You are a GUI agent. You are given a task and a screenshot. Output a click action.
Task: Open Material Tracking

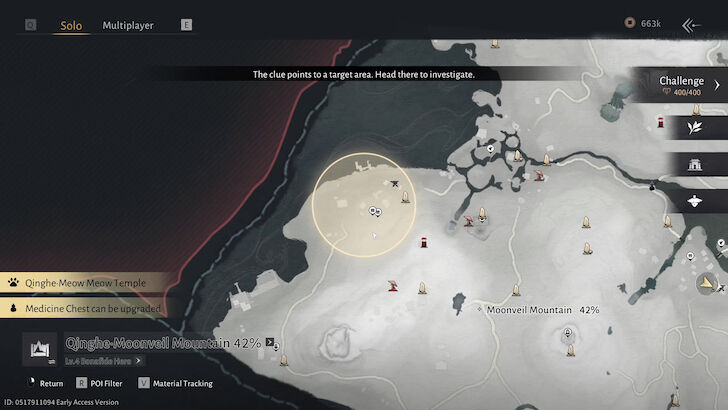point(189,383)
